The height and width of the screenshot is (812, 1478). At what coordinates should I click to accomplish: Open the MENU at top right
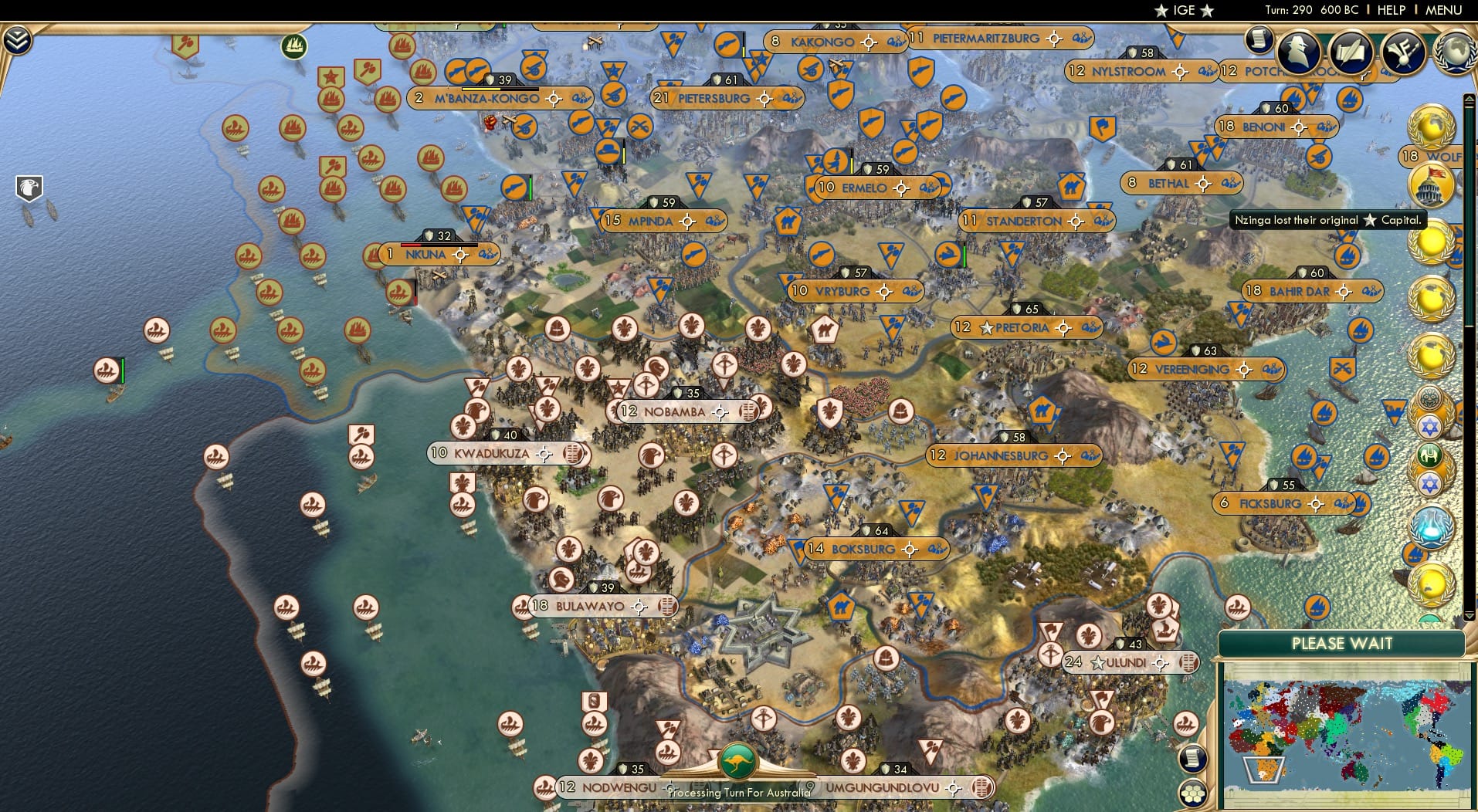coord(1443,10)
